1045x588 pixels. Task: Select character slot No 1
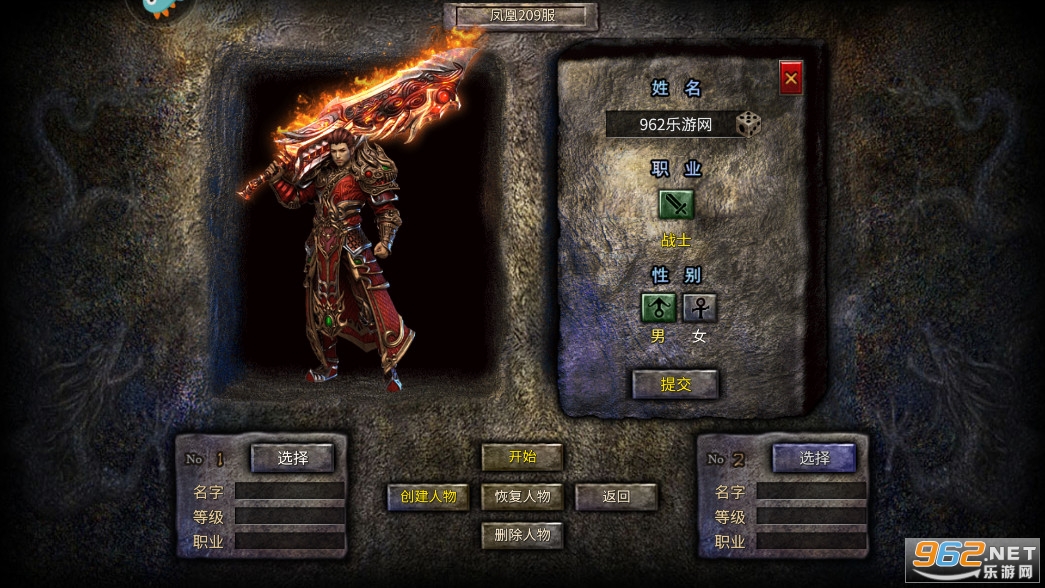292,458
